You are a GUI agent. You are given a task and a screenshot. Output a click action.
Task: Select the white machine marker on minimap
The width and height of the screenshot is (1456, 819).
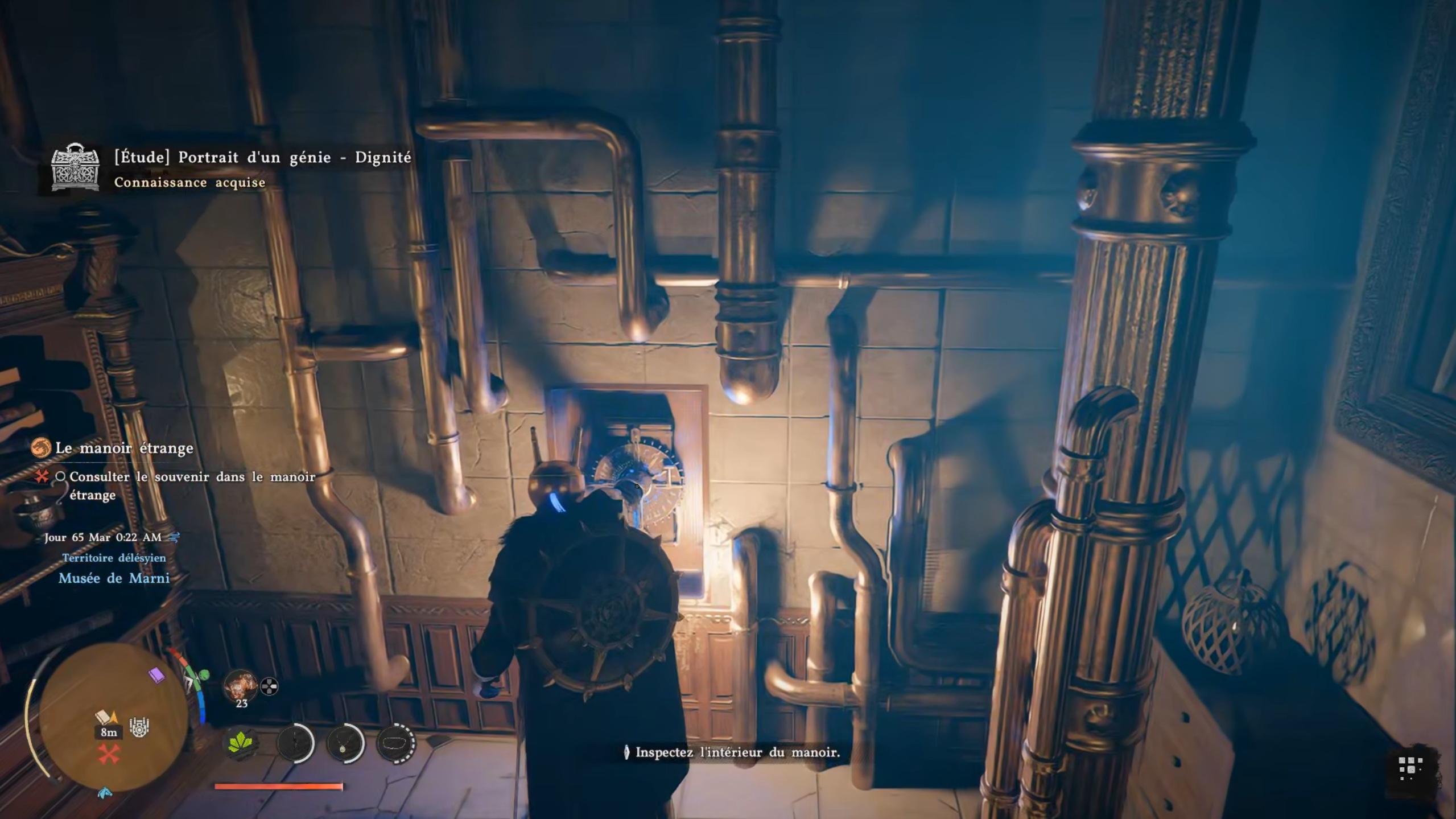tap(139, 727)
